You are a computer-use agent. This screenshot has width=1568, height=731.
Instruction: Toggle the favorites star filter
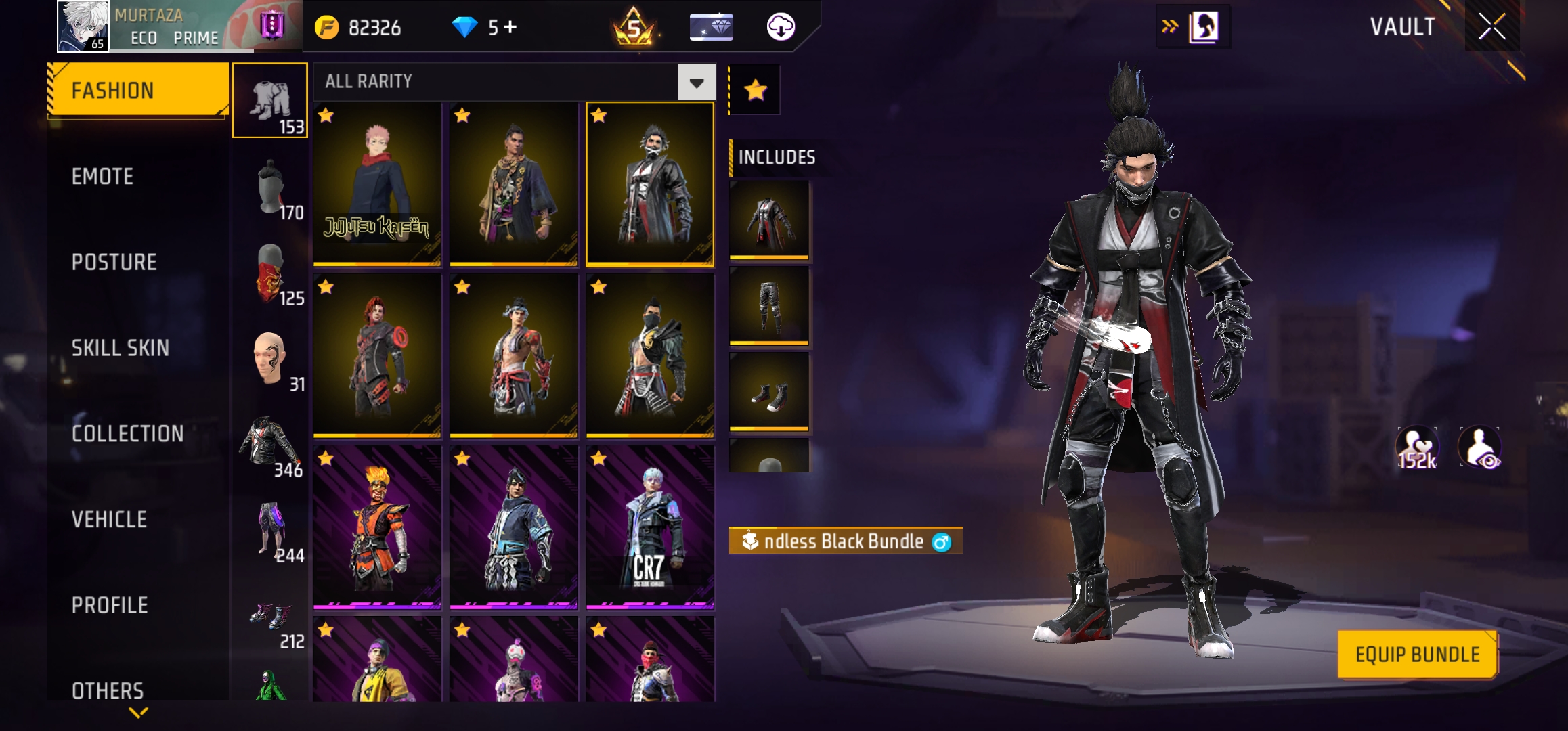pyautogui.click(x=755, y=90)
